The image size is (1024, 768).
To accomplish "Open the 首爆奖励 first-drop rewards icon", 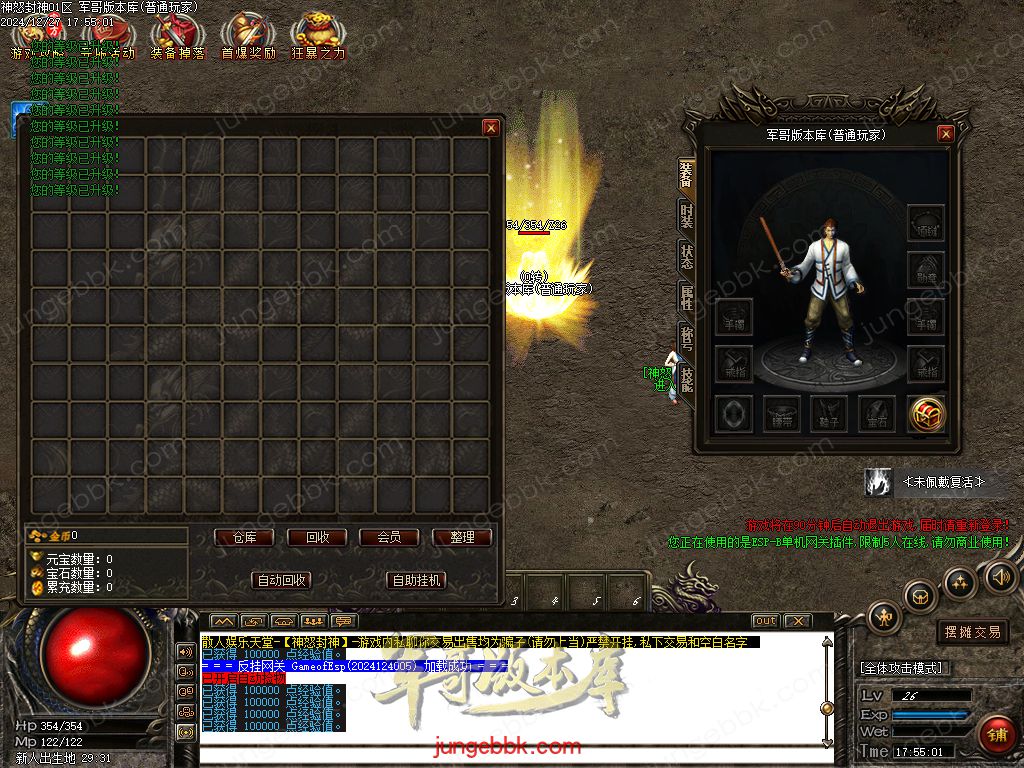I will 247,38.
